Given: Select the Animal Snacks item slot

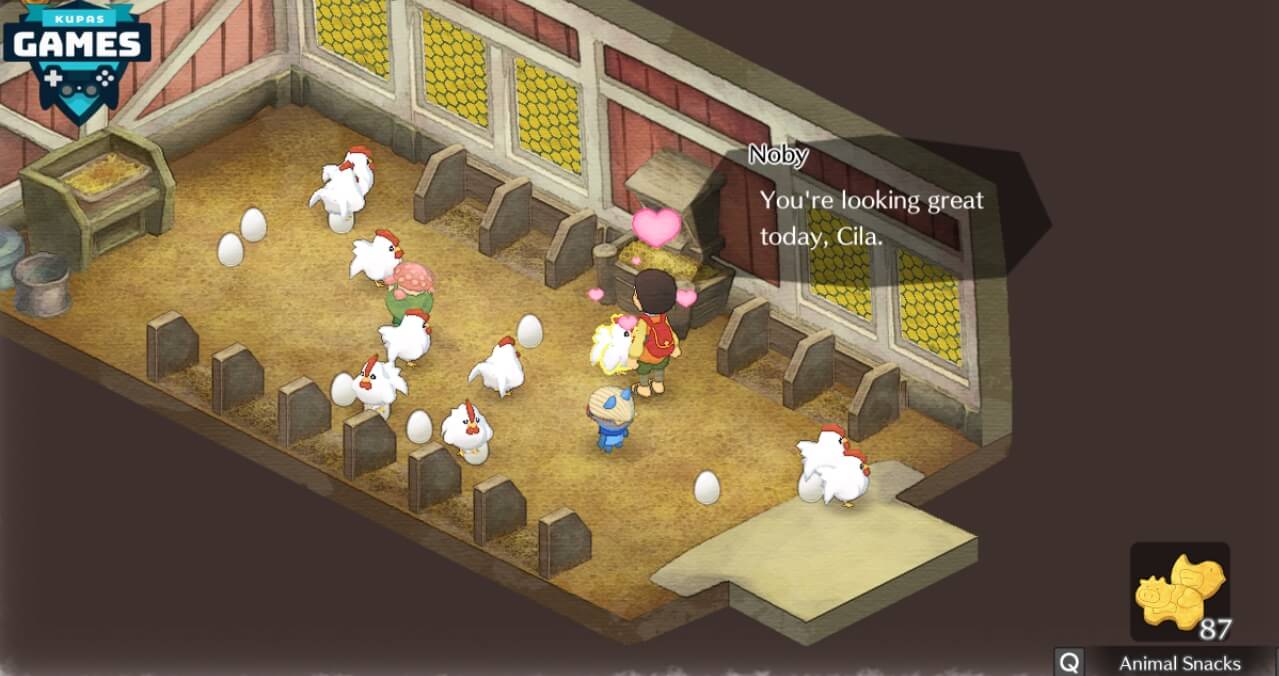Looking at the screenshot, I should (x=1180, y=592).
